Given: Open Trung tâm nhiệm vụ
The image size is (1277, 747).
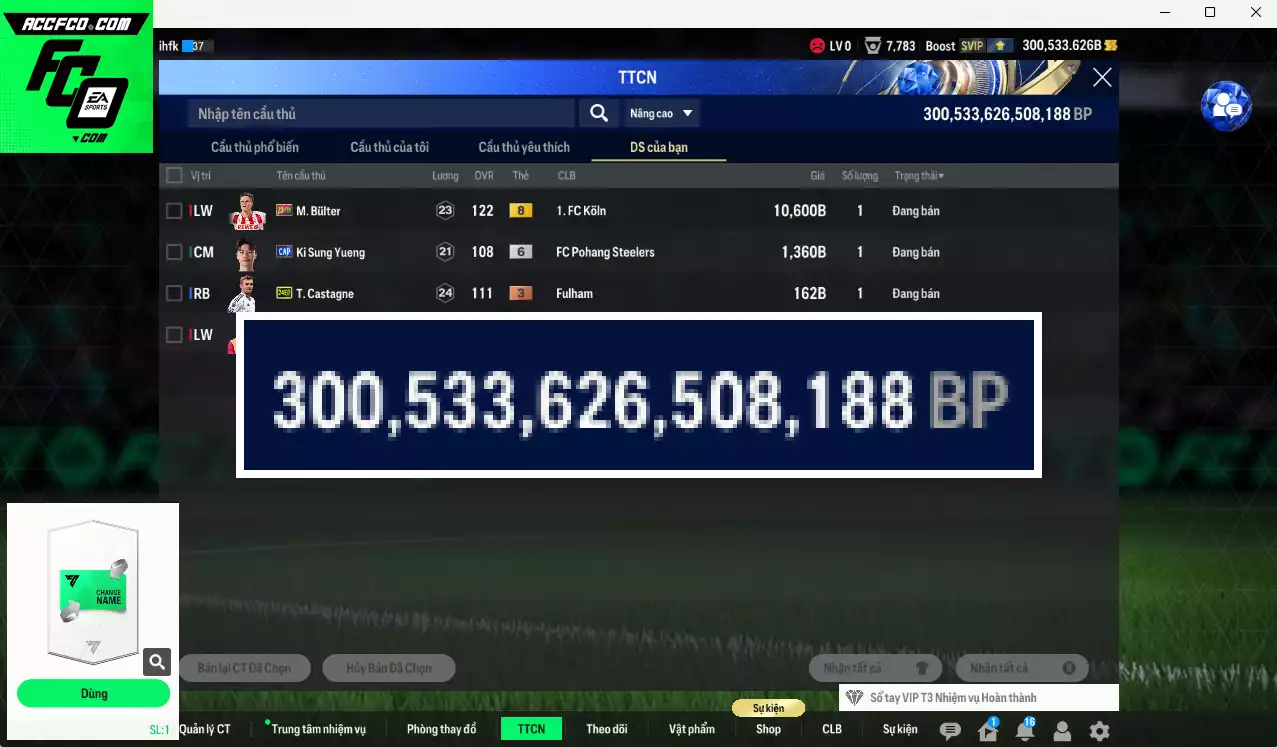Looking at the screenshot, I should 318,729.
